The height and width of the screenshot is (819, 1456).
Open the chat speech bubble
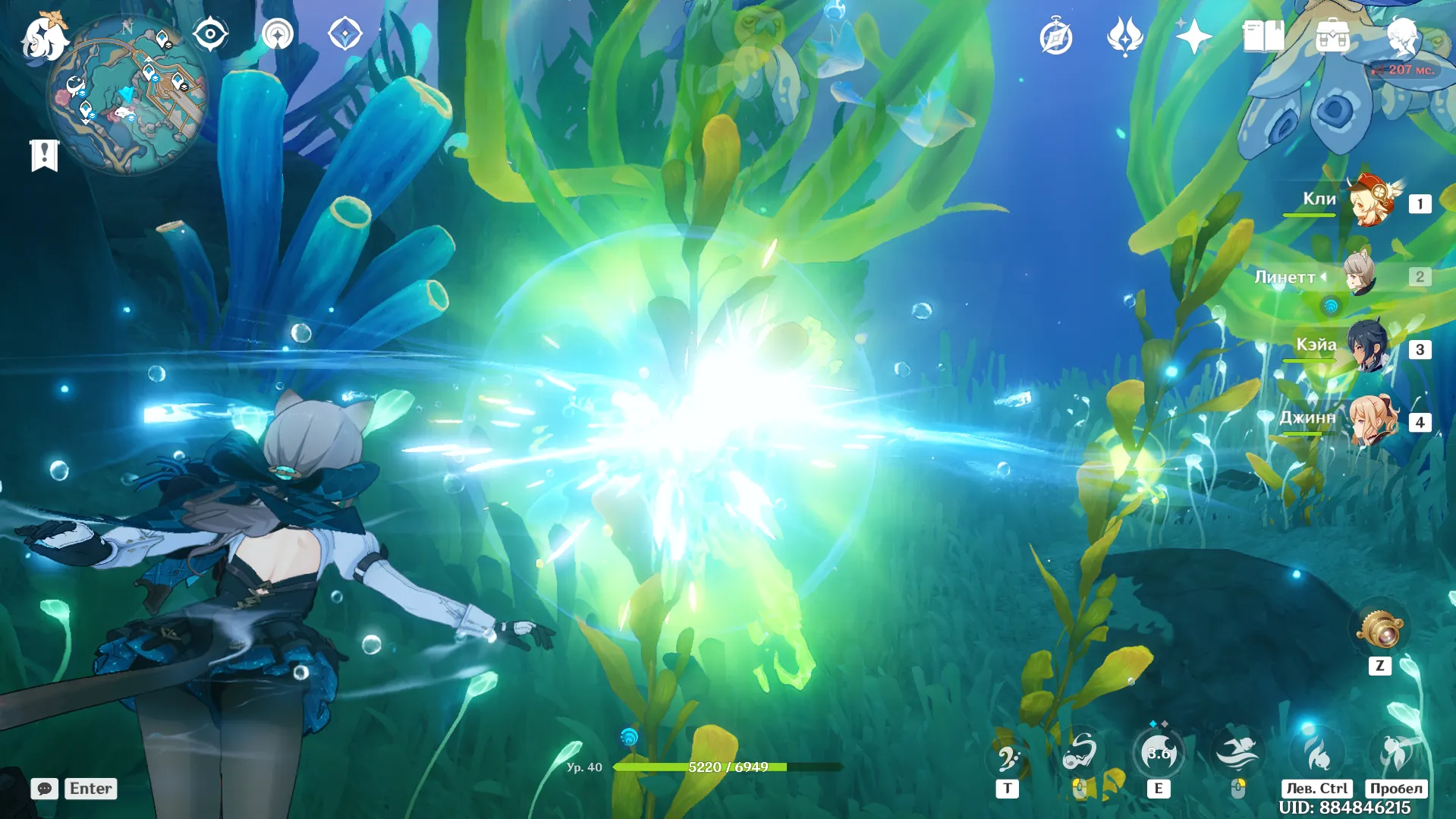point(44,789)
